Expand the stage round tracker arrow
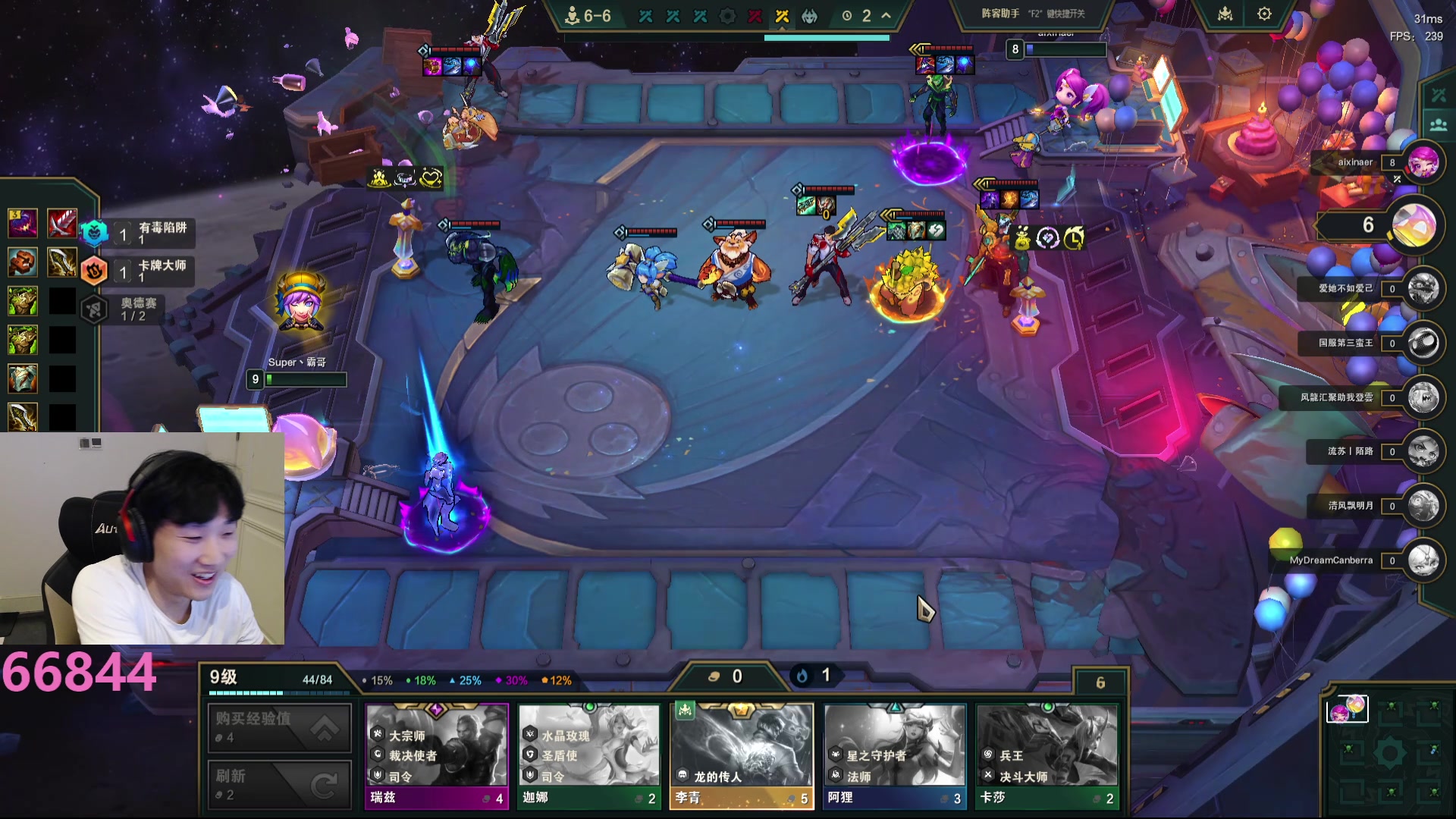Viewport: 1456px width, 819px height. (886, 15)
